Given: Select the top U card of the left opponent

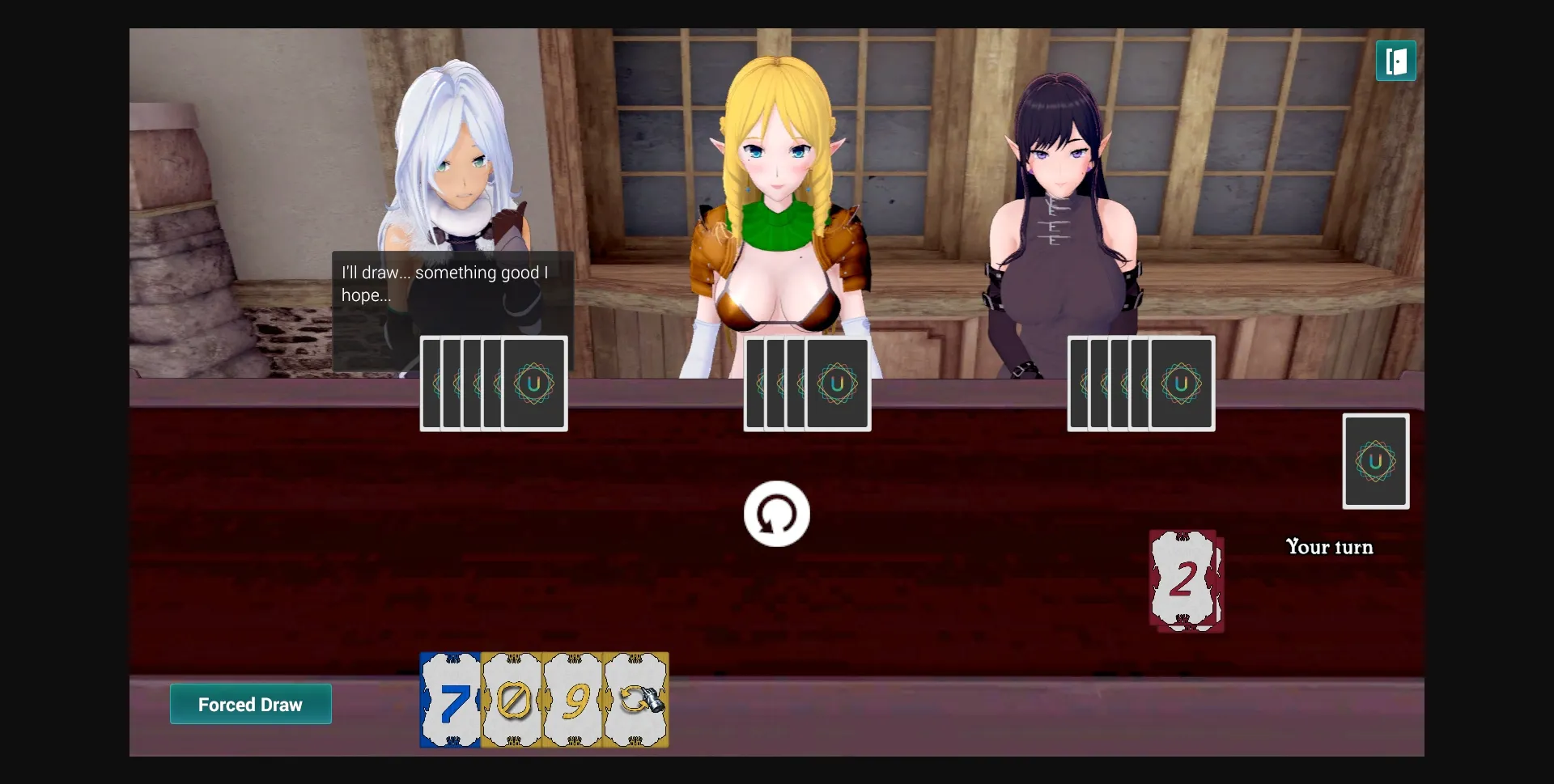Looking at the screenshot, I should click(x=533, y=384).
